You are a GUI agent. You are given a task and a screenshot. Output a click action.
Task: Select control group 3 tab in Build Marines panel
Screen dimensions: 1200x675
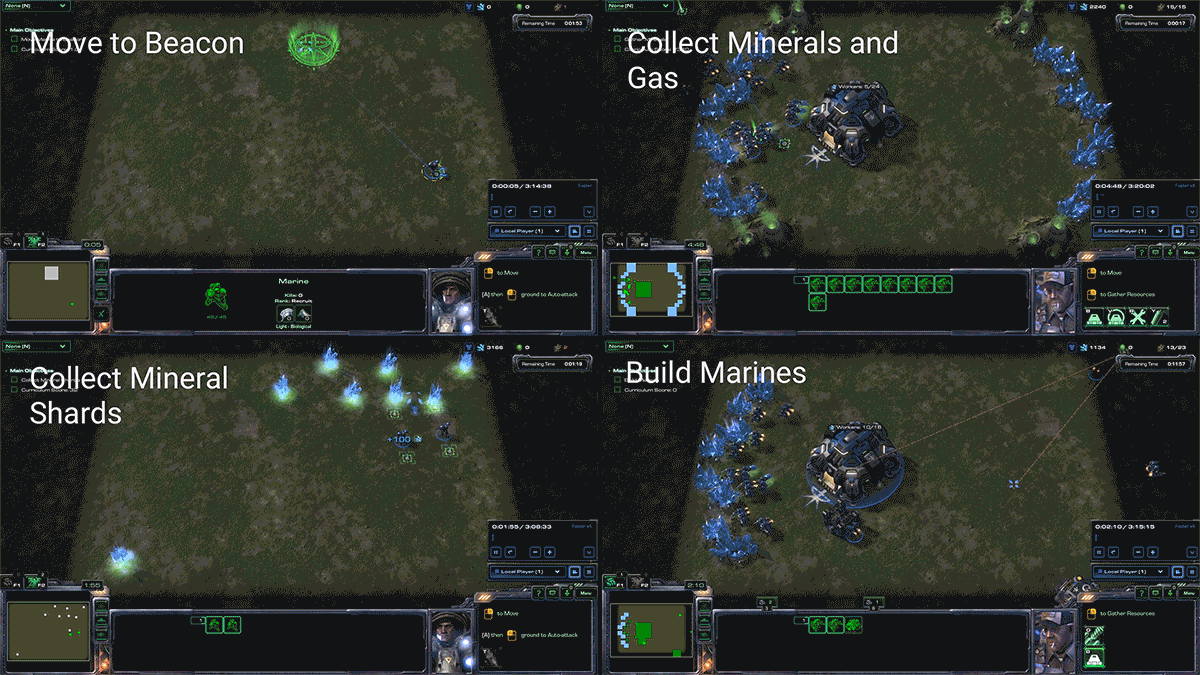pos(769,601)
